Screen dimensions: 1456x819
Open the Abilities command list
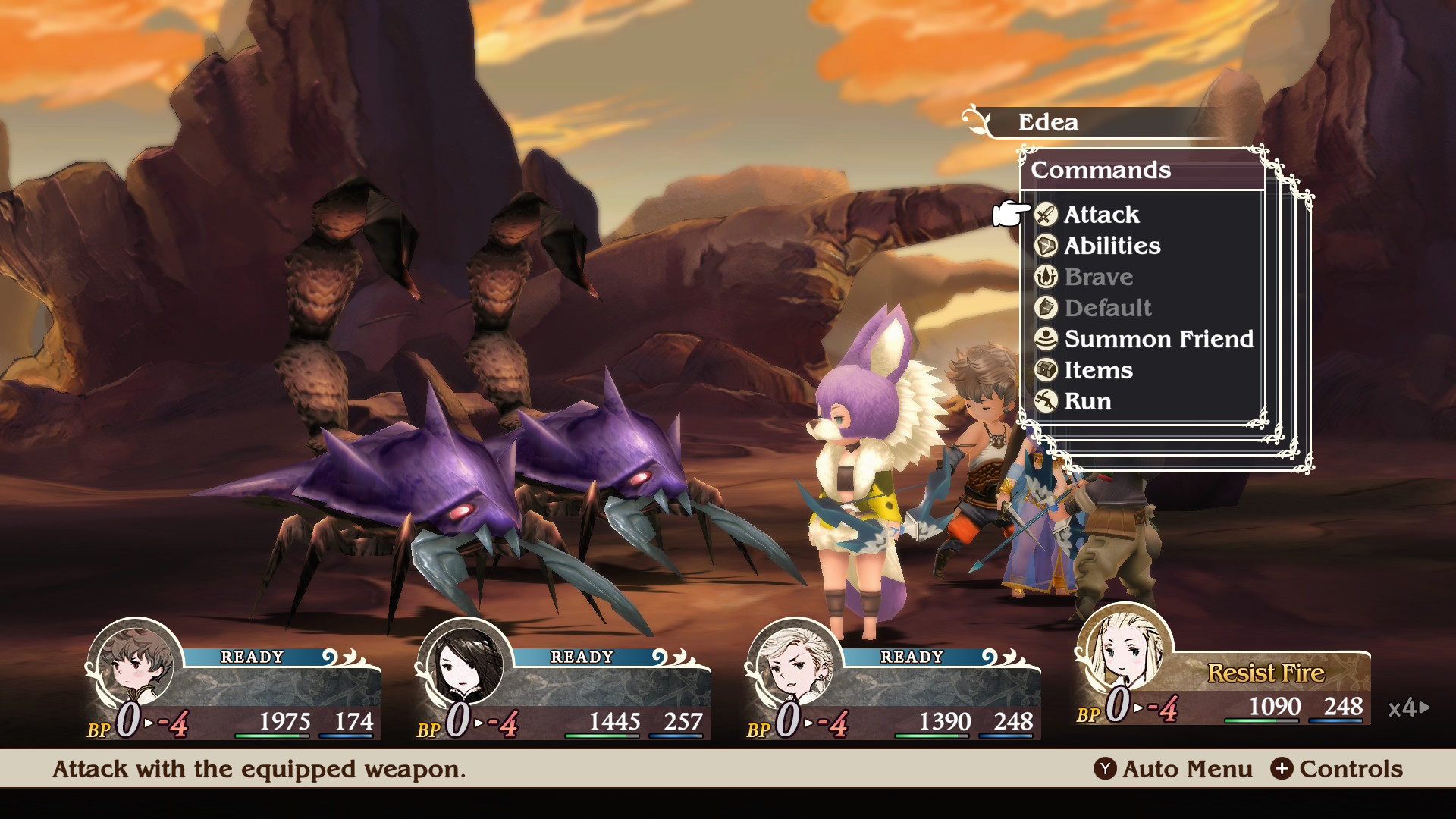1112,246
